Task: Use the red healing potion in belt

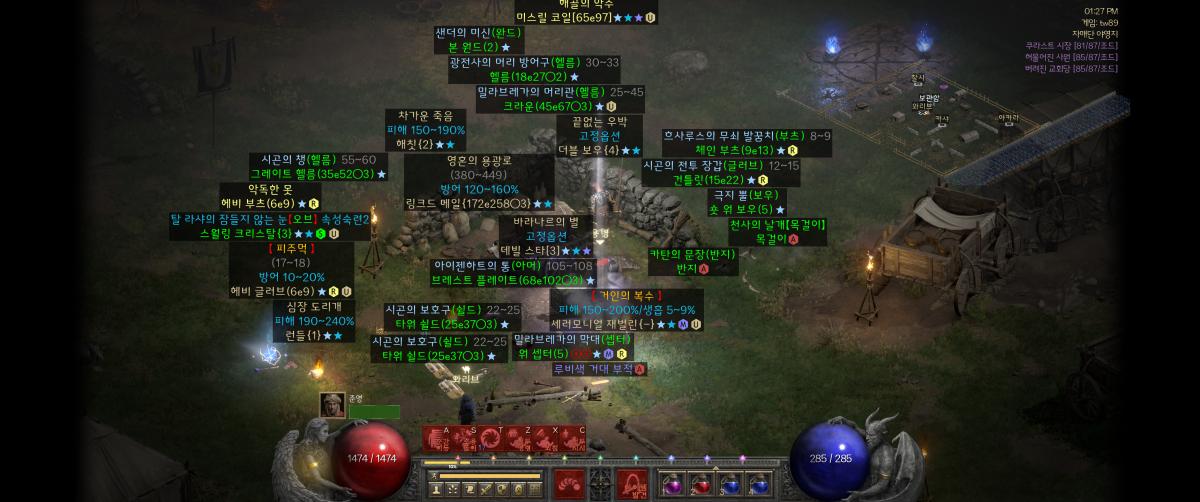Action: tap(701, 484)
